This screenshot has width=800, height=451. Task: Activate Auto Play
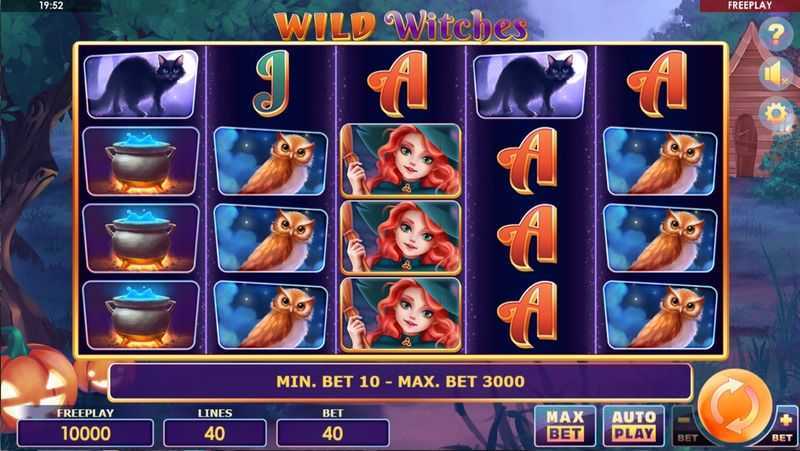click(x=632, y=425)
